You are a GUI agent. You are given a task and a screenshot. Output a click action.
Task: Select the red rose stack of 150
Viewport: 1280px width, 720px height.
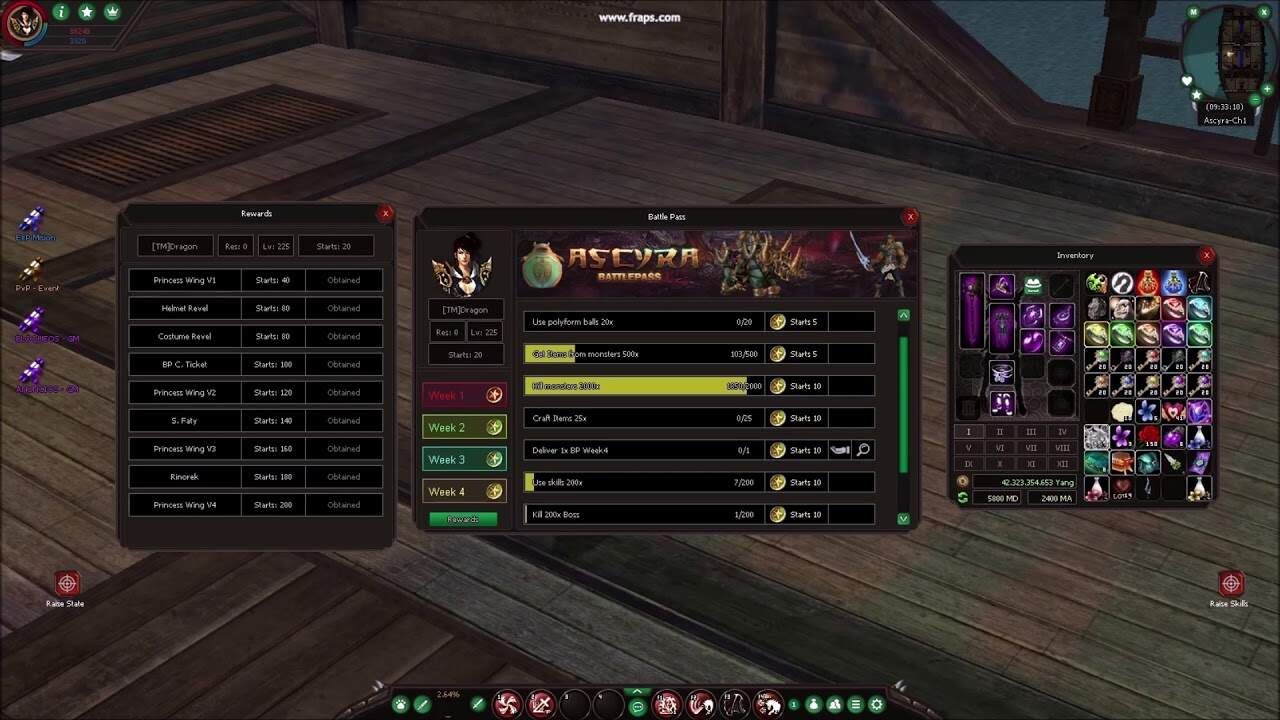tap(1147, 437)
